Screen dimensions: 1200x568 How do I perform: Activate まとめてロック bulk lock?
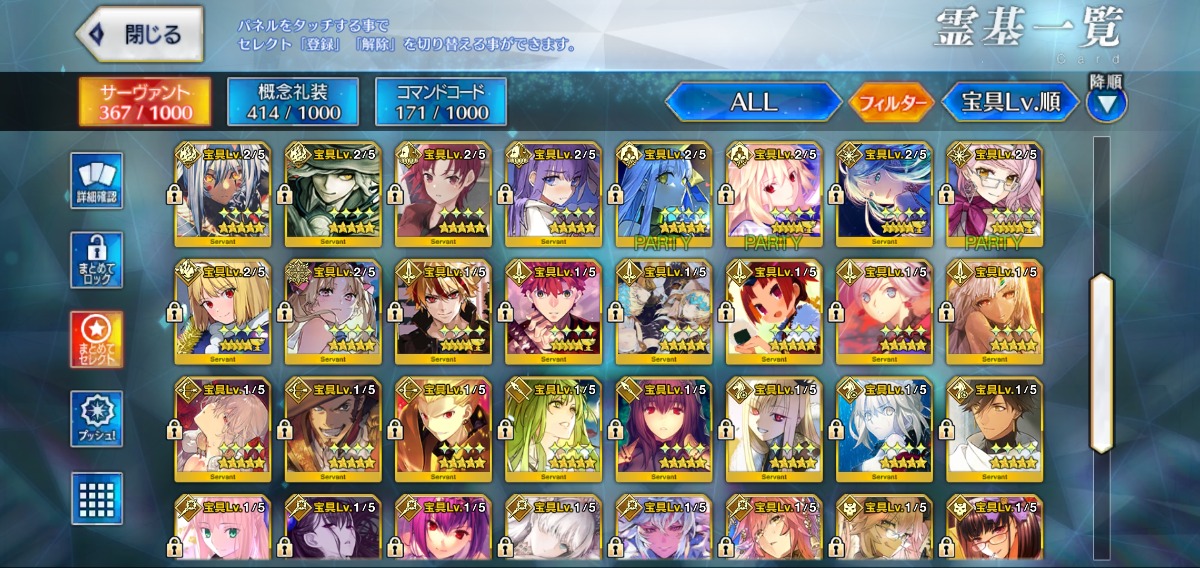(97, 260)
